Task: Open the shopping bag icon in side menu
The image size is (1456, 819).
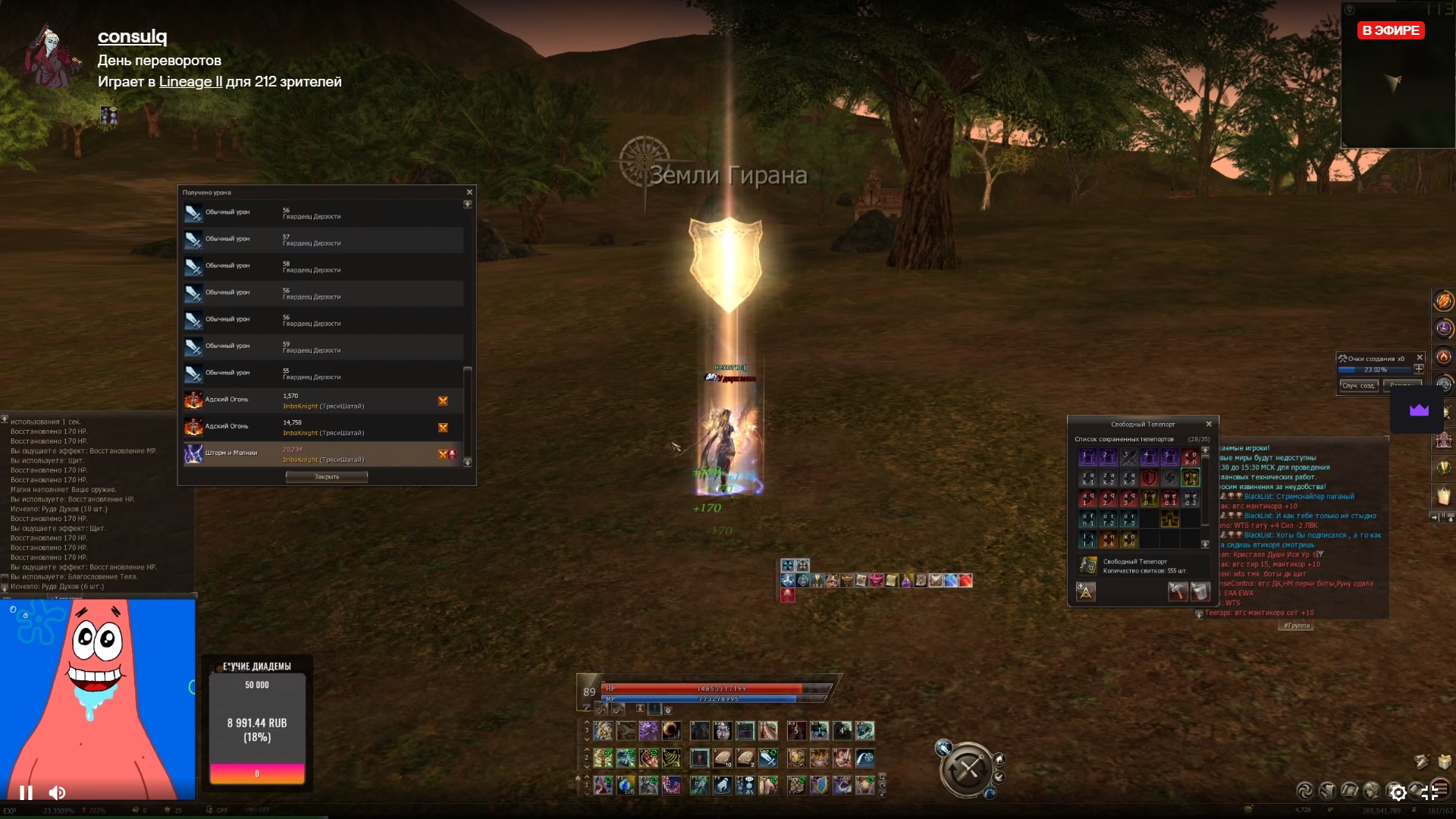Action: point(1443,497)
